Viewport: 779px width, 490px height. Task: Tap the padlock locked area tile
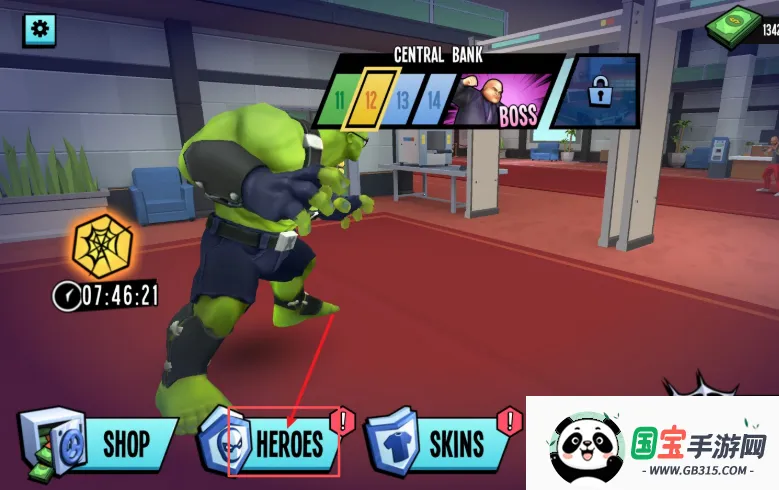(x=599, y=94)
